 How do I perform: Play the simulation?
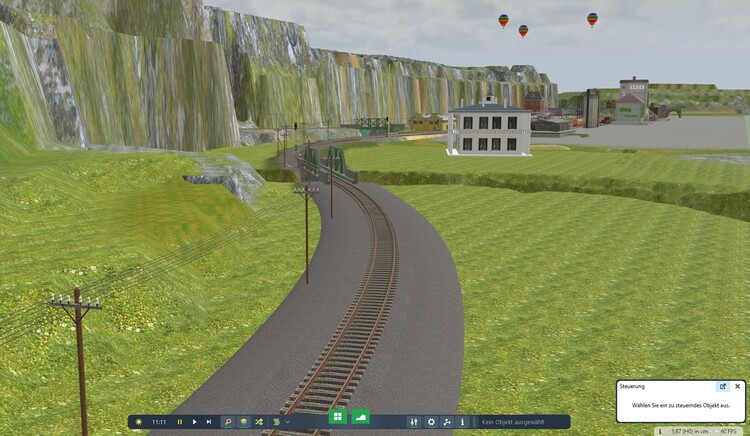194,422
